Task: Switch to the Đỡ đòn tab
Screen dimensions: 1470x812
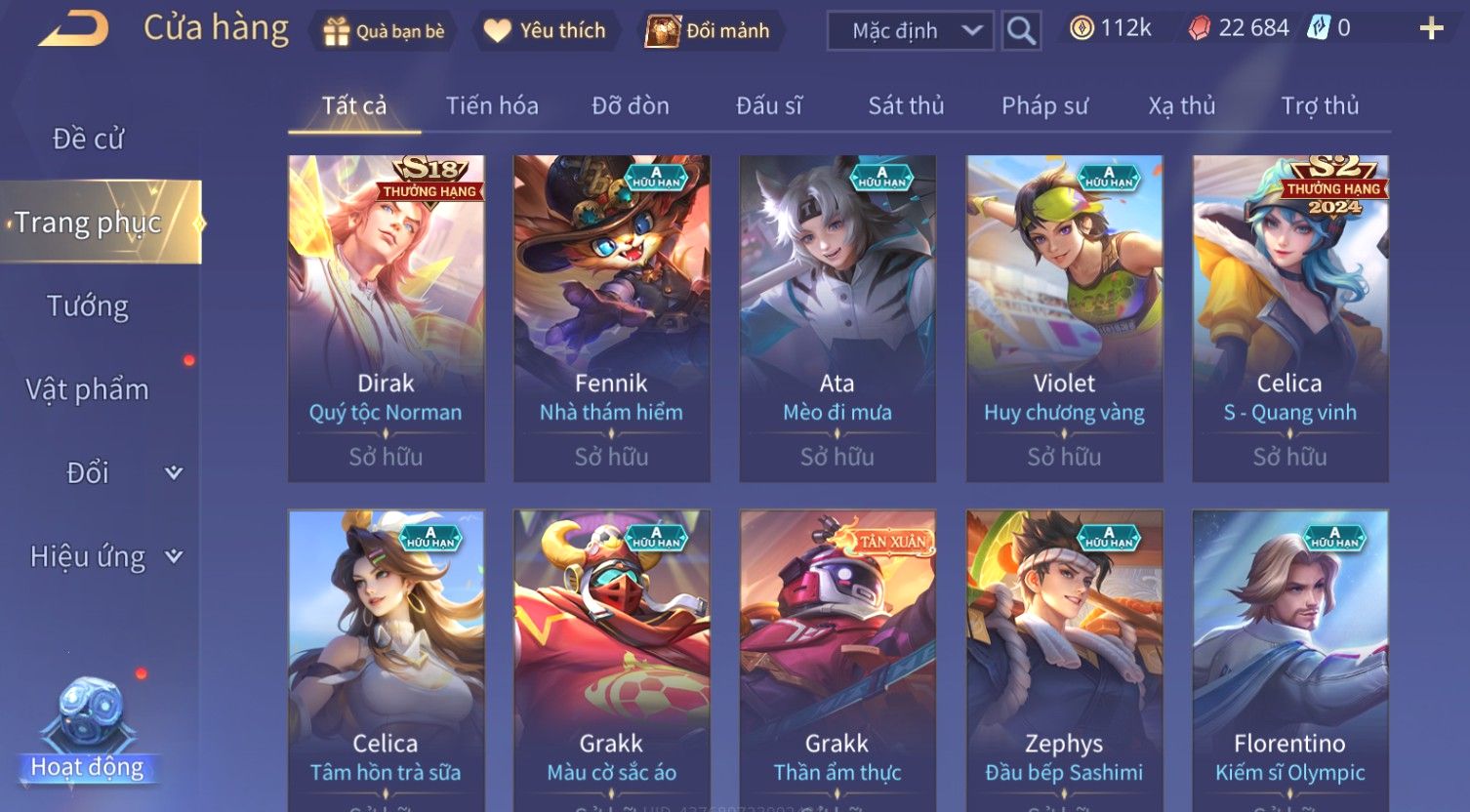Action: pos(631,105)
